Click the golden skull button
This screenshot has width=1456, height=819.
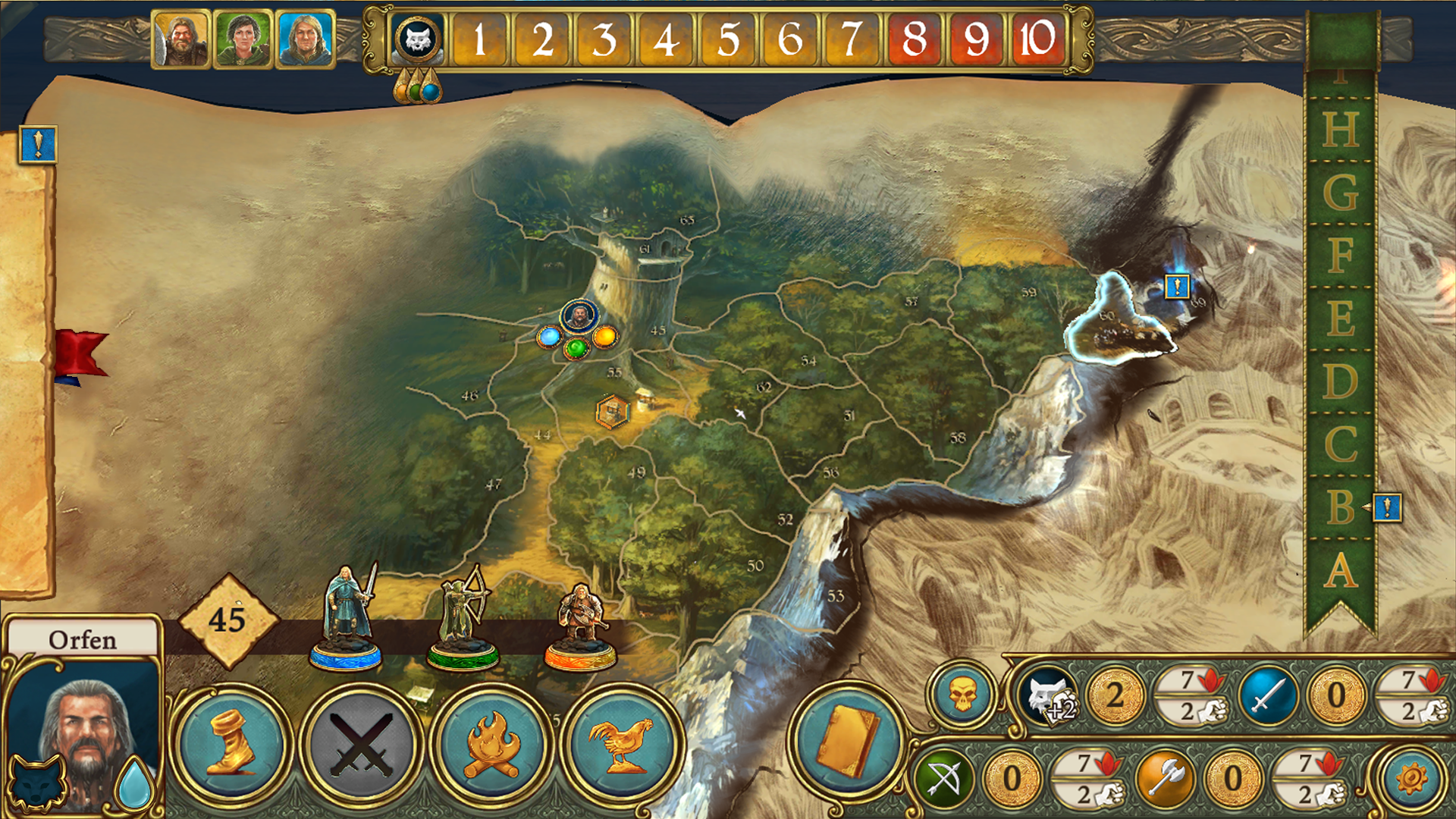point(962,695)
